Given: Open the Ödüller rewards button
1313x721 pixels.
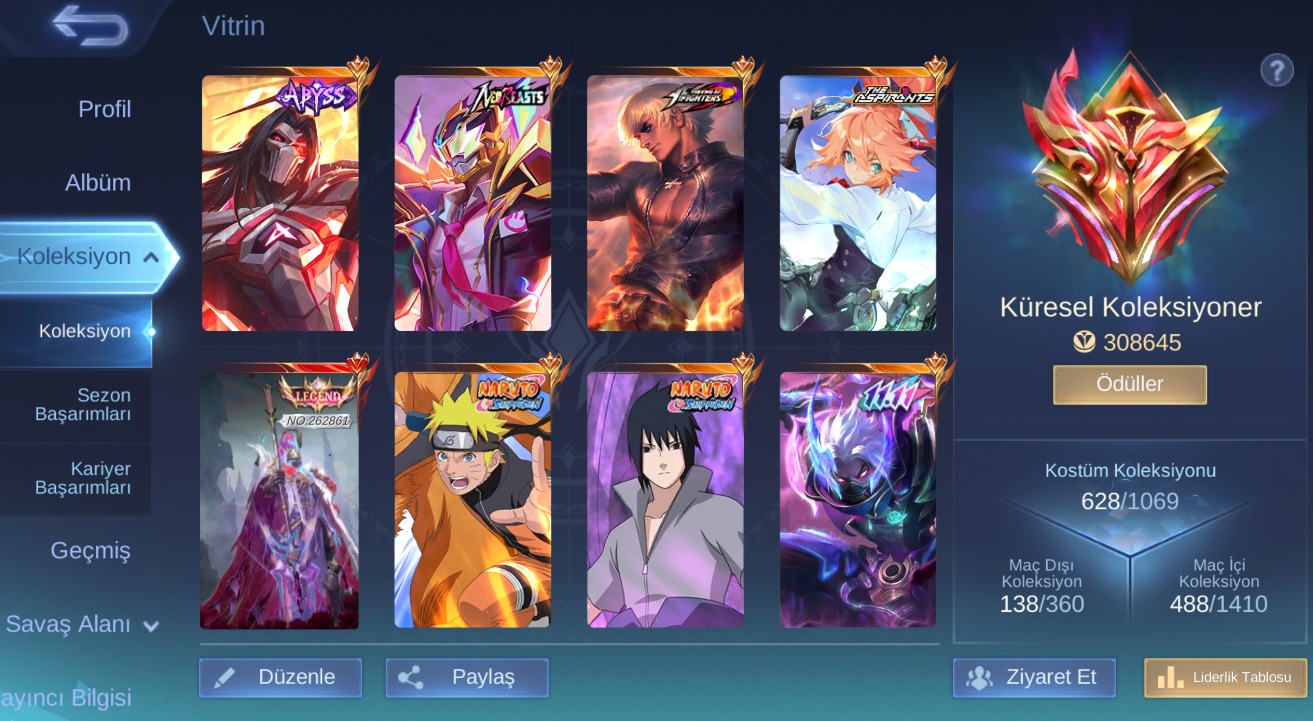Looking at the screenshot, I should pos(1129,385).
